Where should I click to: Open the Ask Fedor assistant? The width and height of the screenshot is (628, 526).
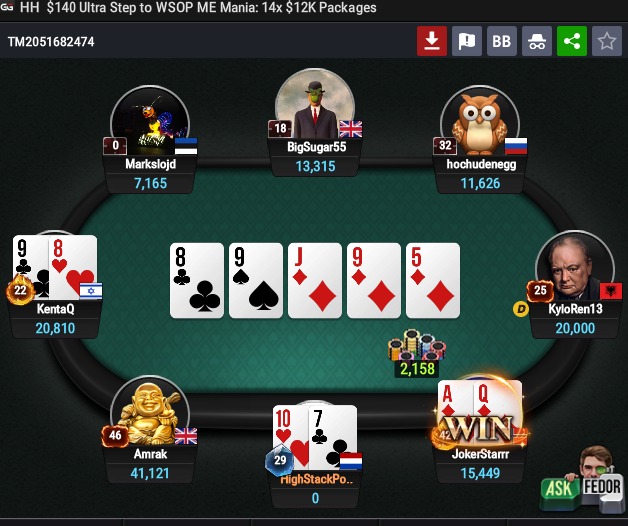(582, 478)
